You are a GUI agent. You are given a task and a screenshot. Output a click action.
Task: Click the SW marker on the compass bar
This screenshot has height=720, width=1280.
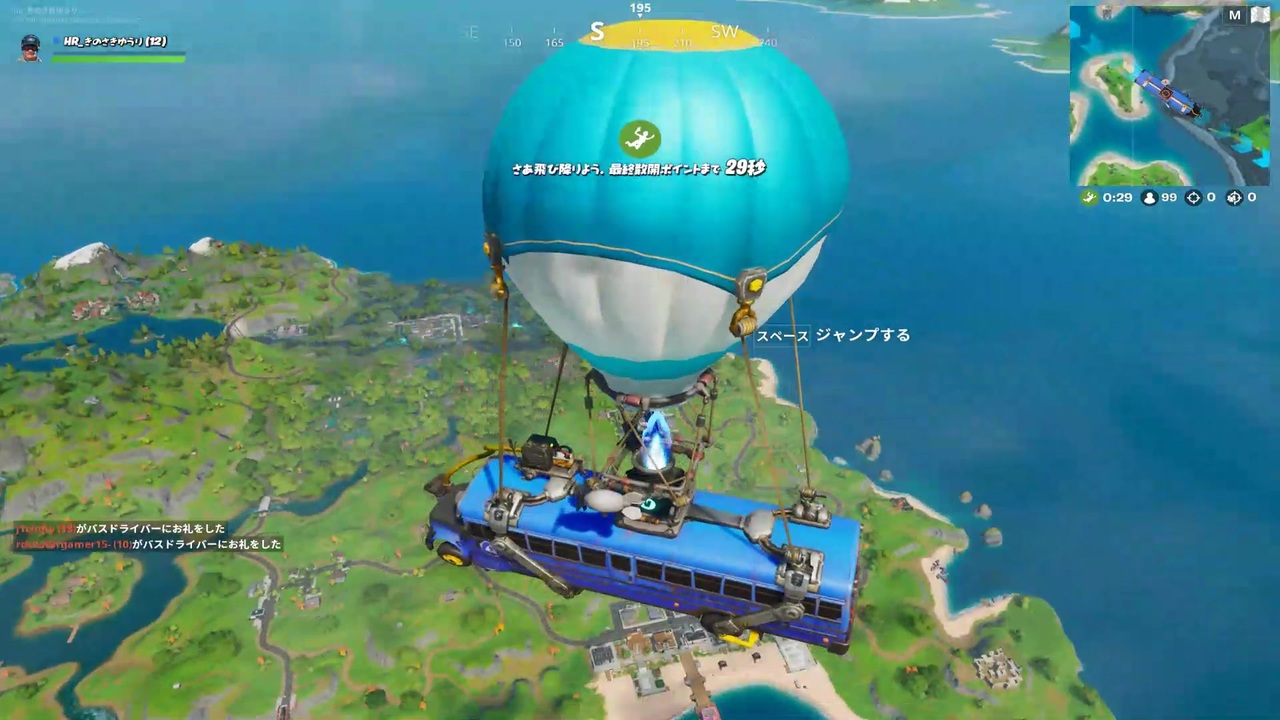725,32
